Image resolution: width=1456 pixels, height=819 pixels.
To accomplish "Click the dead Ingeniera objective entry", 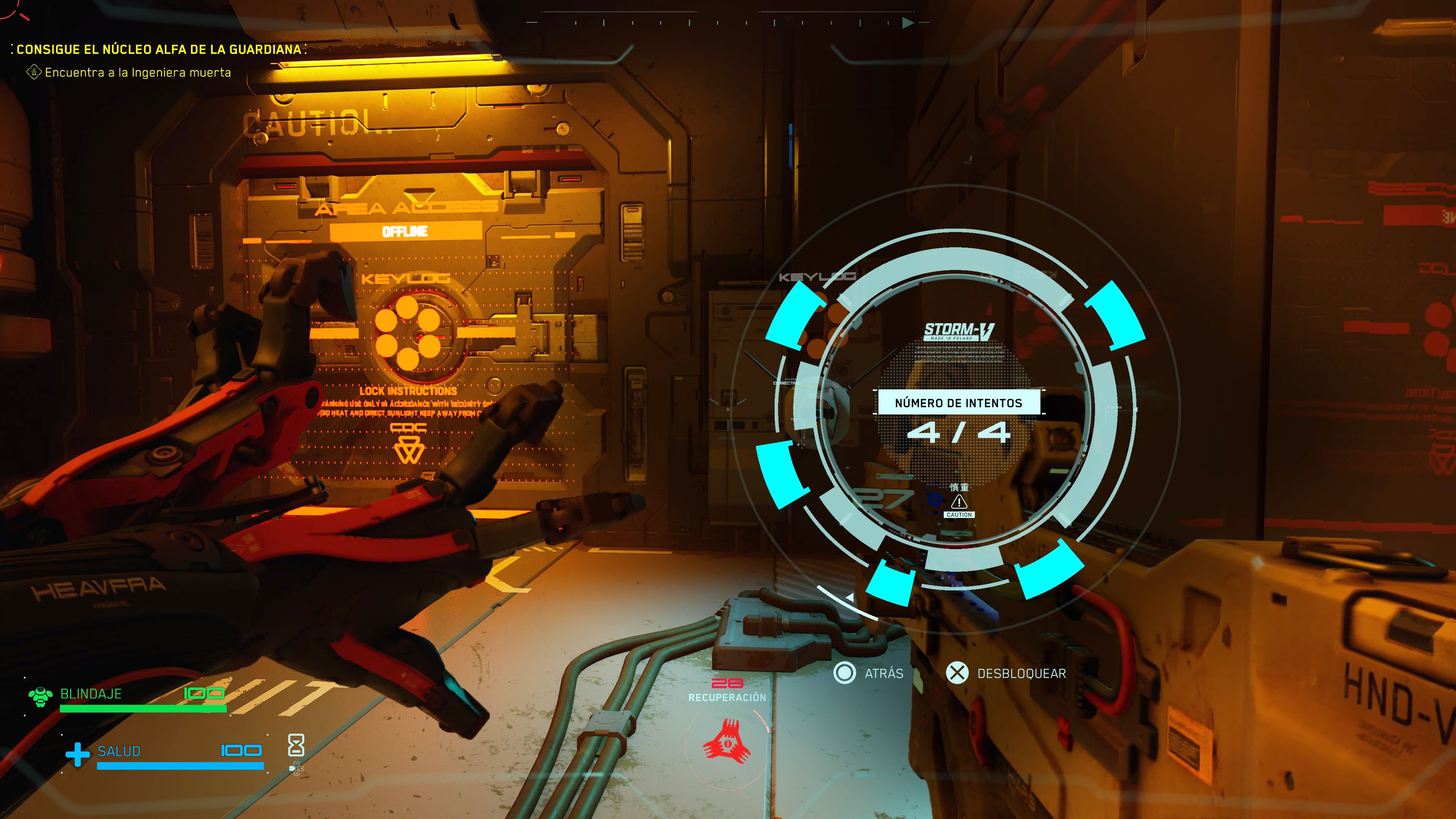I will [x=137, y=72].
